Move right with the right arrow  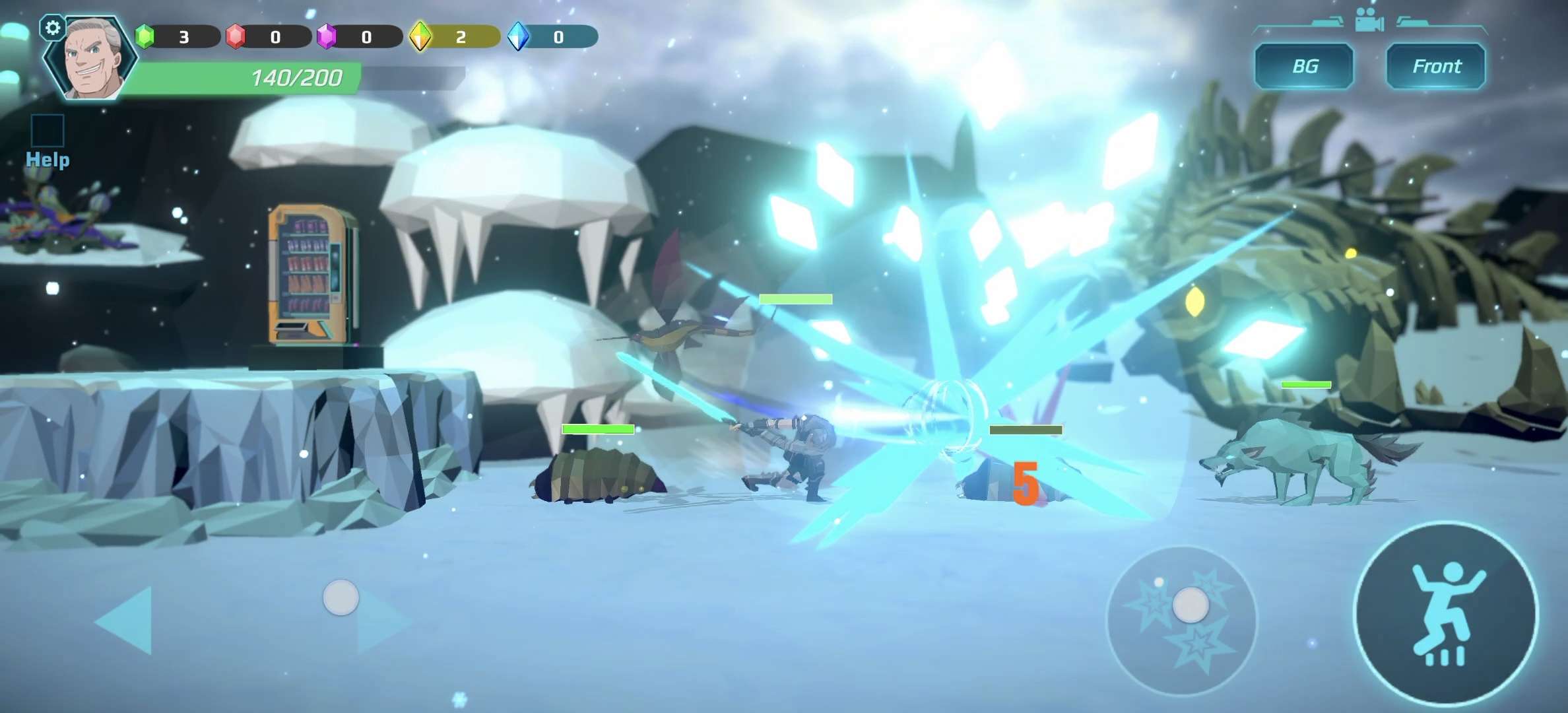[x=383, y=622]
